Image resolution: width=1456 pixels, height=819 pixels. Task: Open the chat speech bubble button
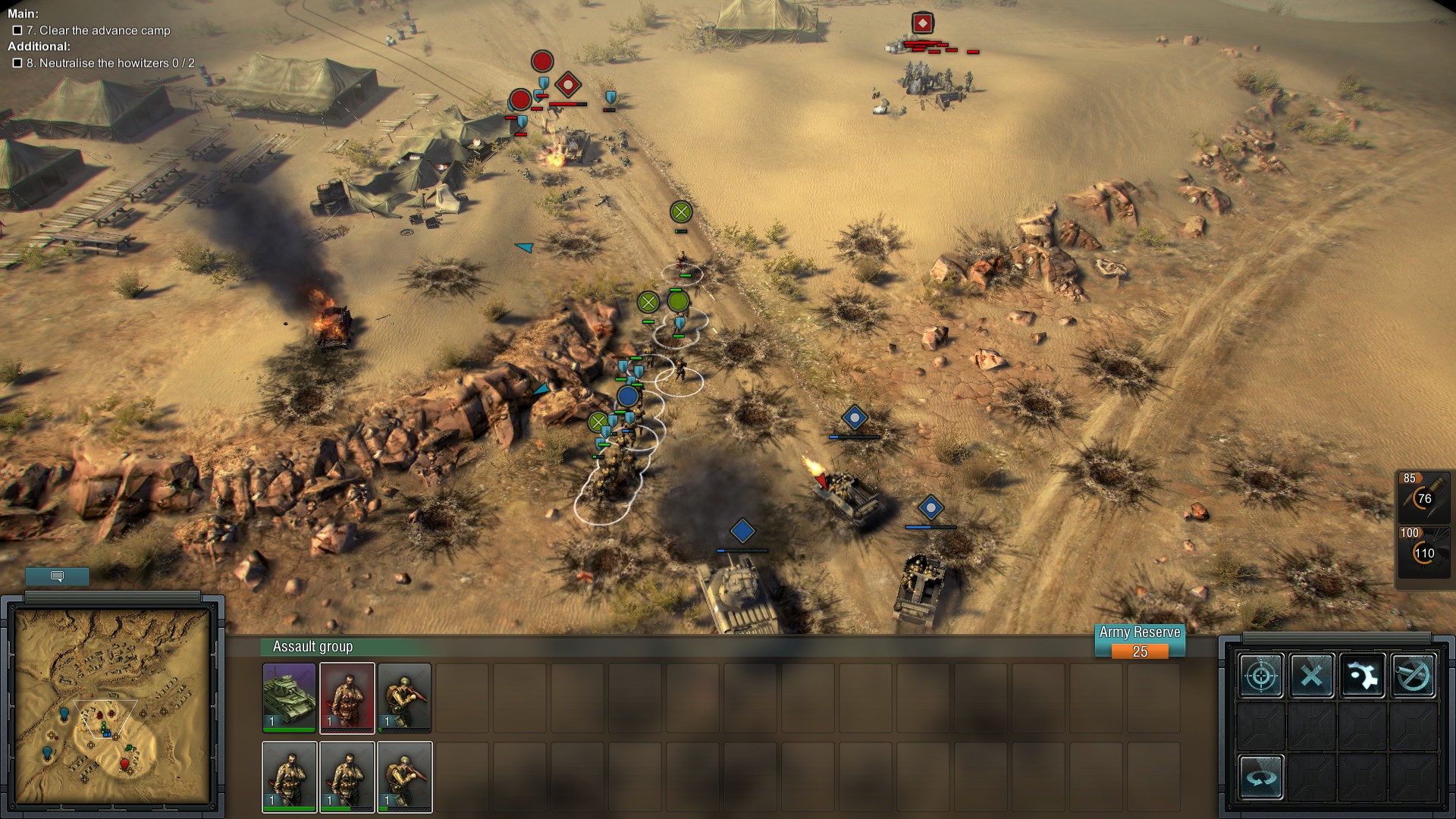click(x=57, y=576)
